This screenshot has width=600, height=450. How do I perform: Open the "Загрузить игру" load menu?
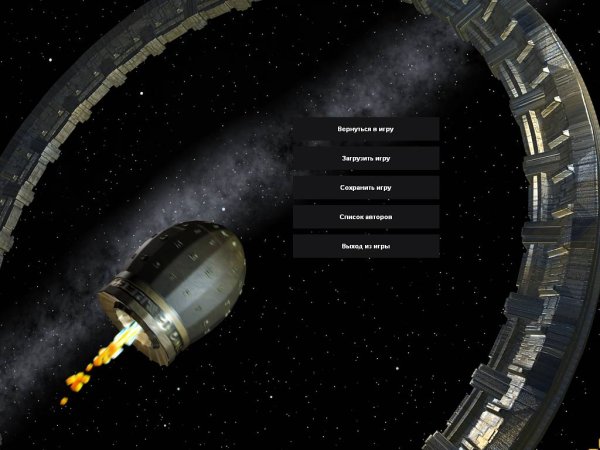(365, 158)
